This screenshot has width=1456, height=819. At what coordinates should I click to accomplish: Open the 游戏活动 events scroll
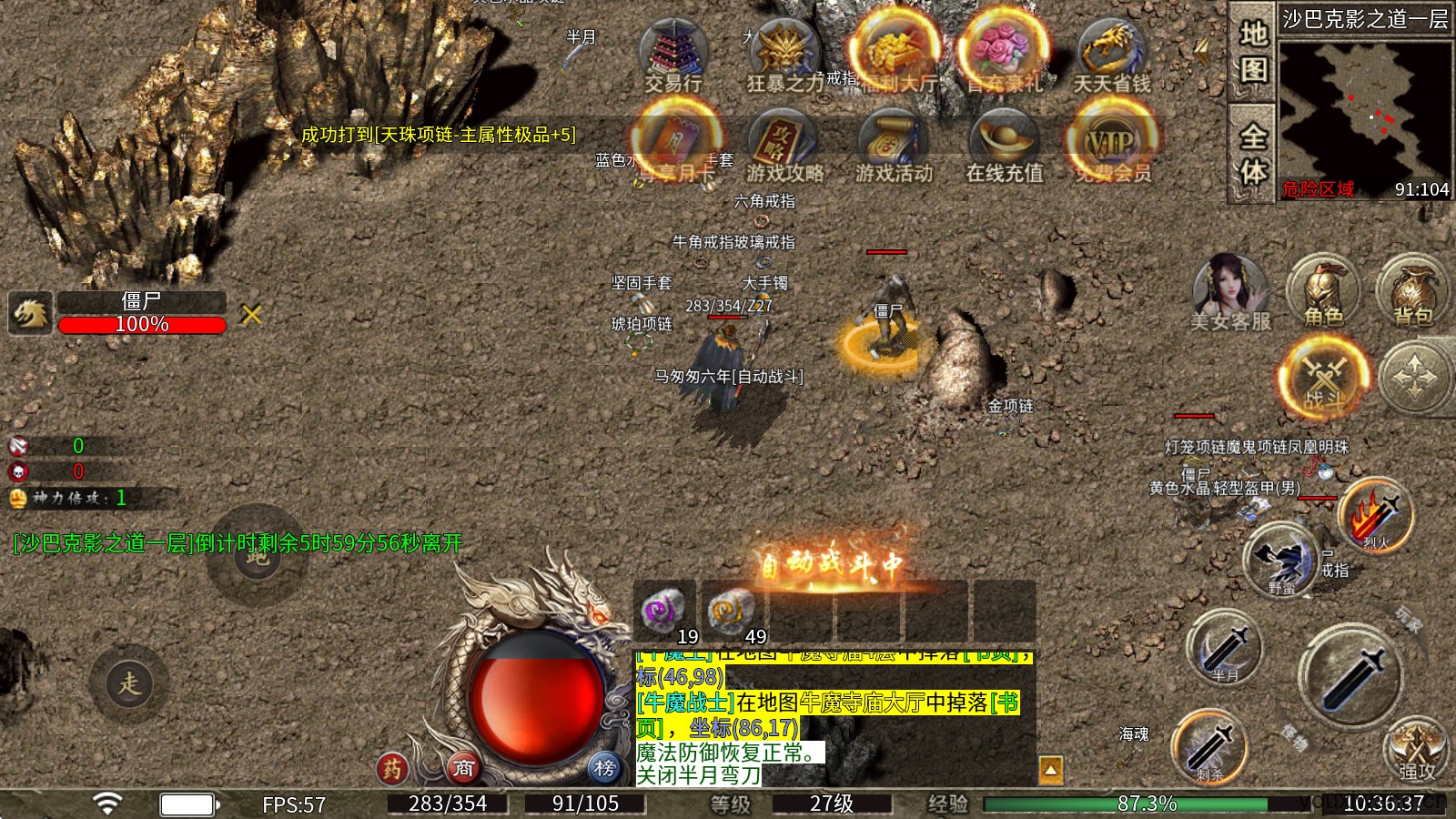(894, 146)
